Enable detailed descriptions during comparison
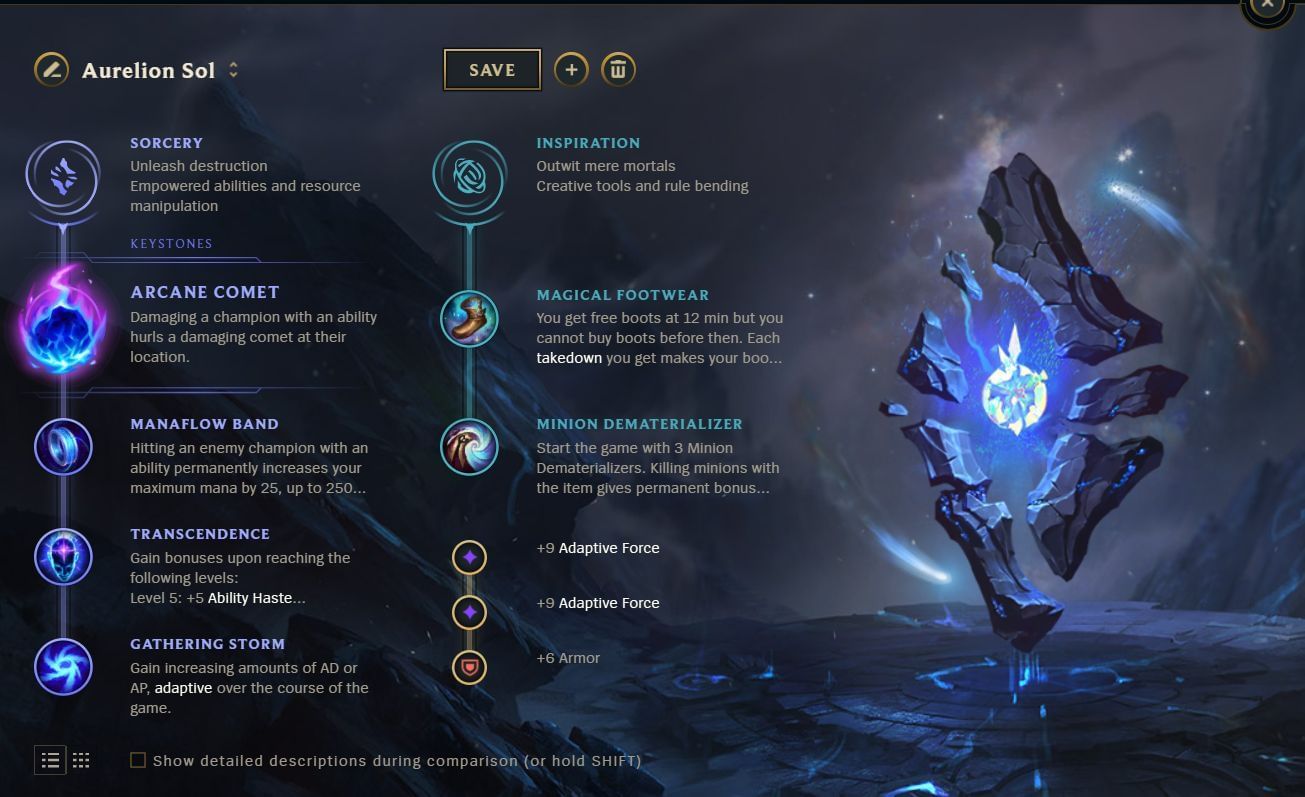The image size is (1305, 797). coord(137,760)
